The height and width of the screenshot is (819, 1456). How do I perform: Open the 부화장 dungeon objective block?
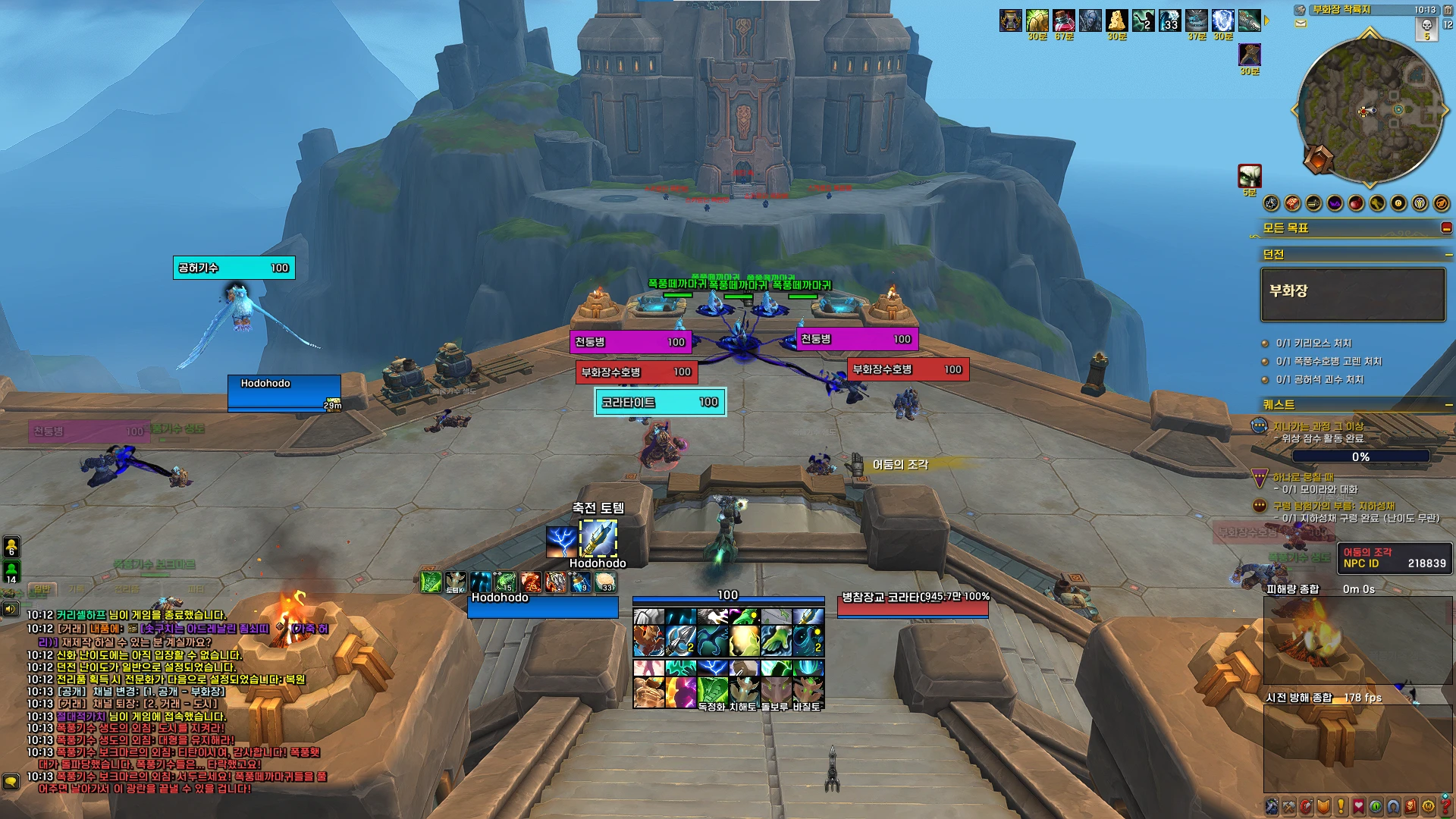pos(1353,294)
